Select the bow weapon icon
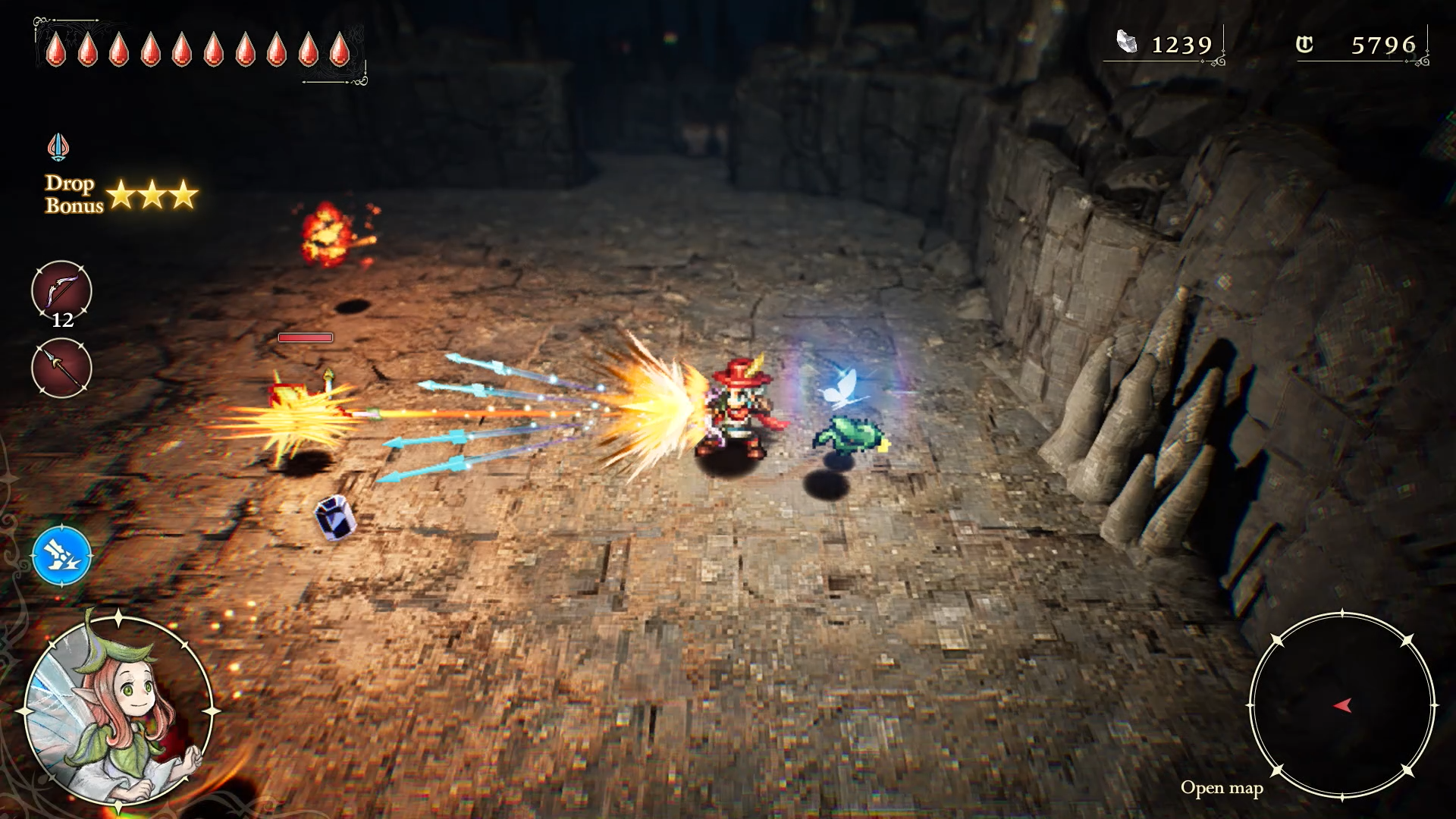Screen dimensions: 1456x819 click(61, 290)
